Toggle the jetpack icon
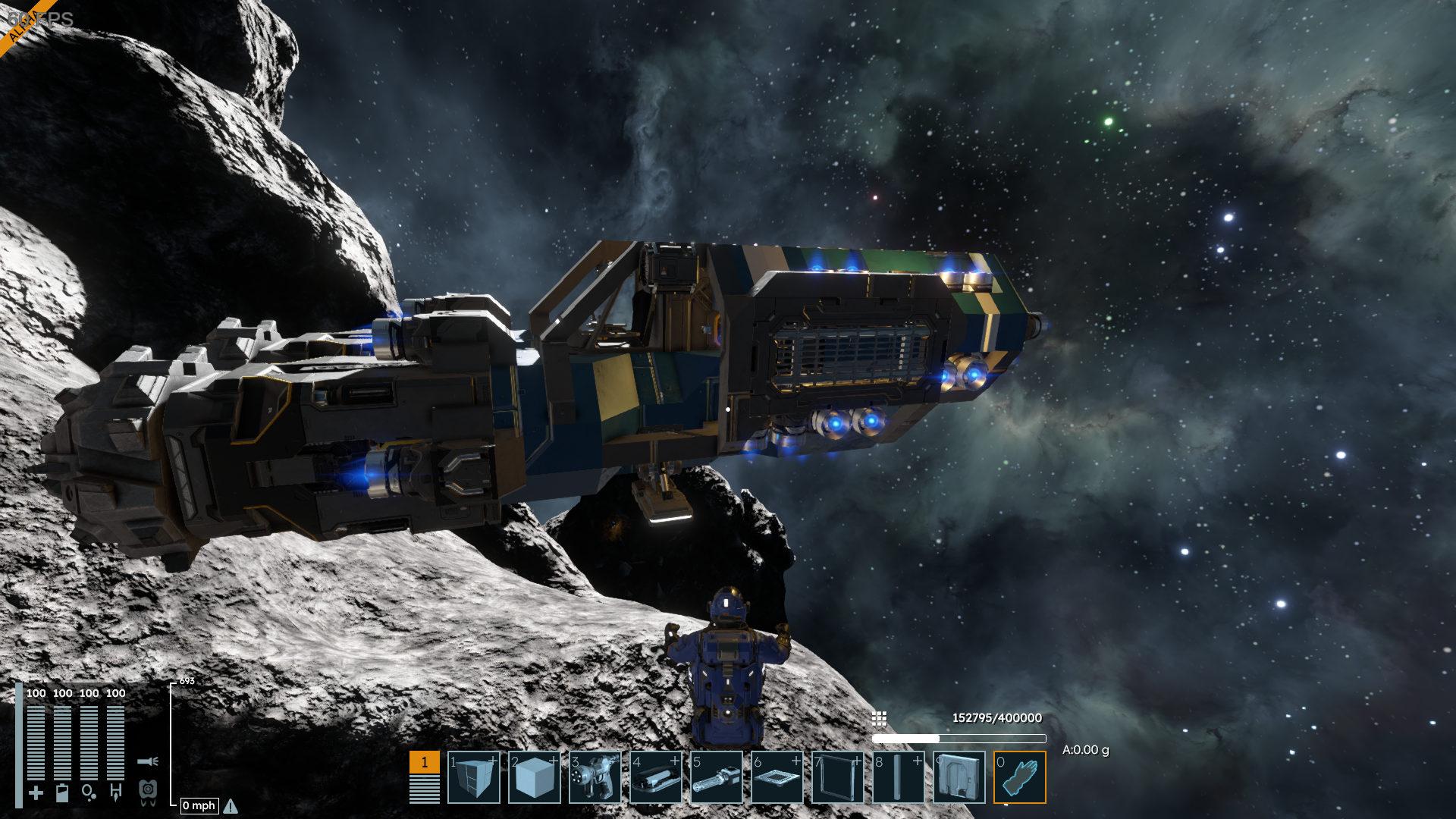Viewport: 1456px width, 819px height. point(148,792)
